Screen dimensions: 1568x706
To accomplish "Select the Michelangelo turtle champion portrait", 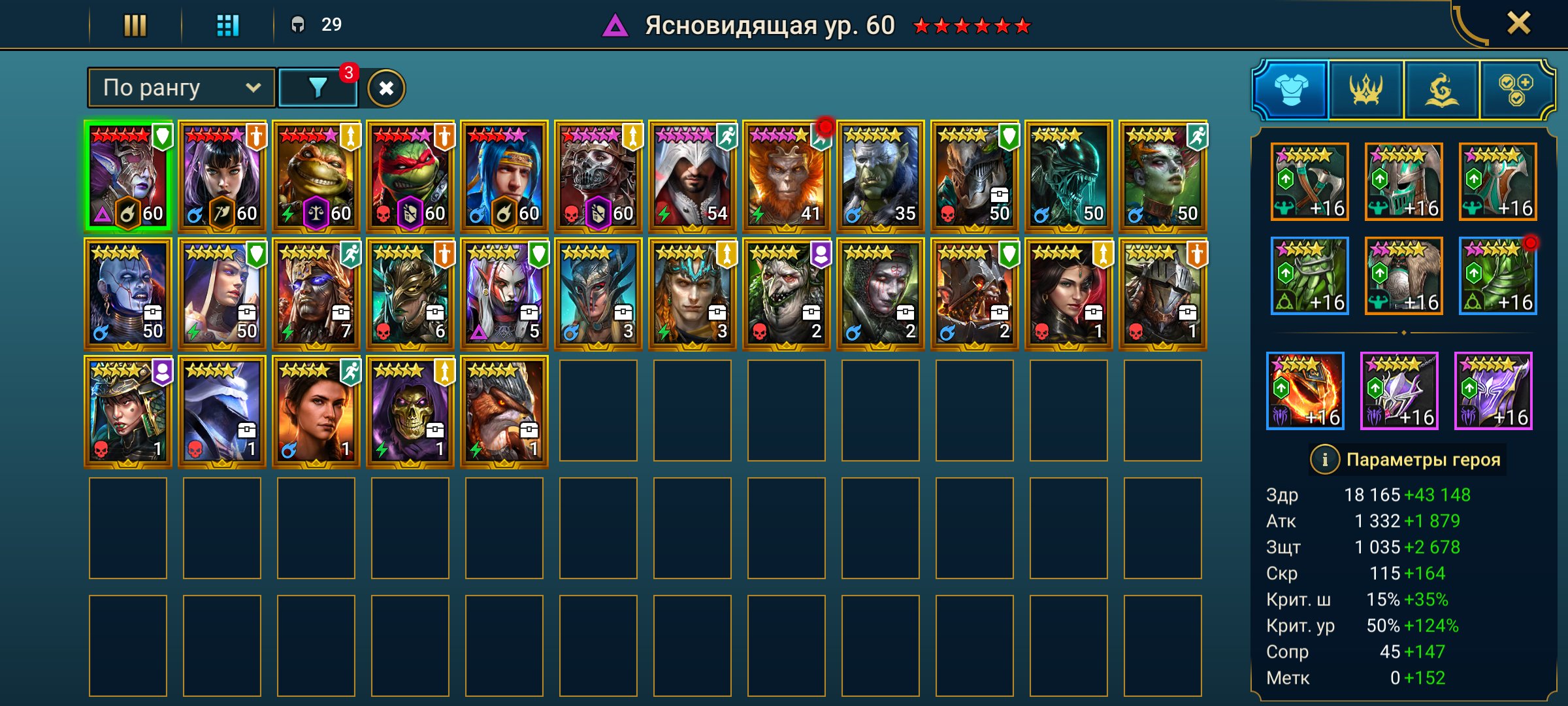I will [316, 173].
